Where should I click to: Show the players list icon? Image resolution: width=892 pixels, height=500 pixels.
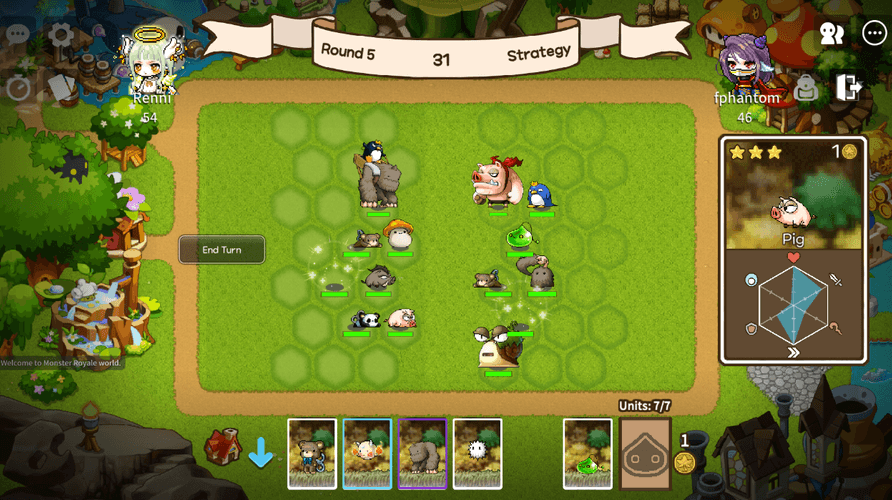pyautogui.click(x=831, y=34)
